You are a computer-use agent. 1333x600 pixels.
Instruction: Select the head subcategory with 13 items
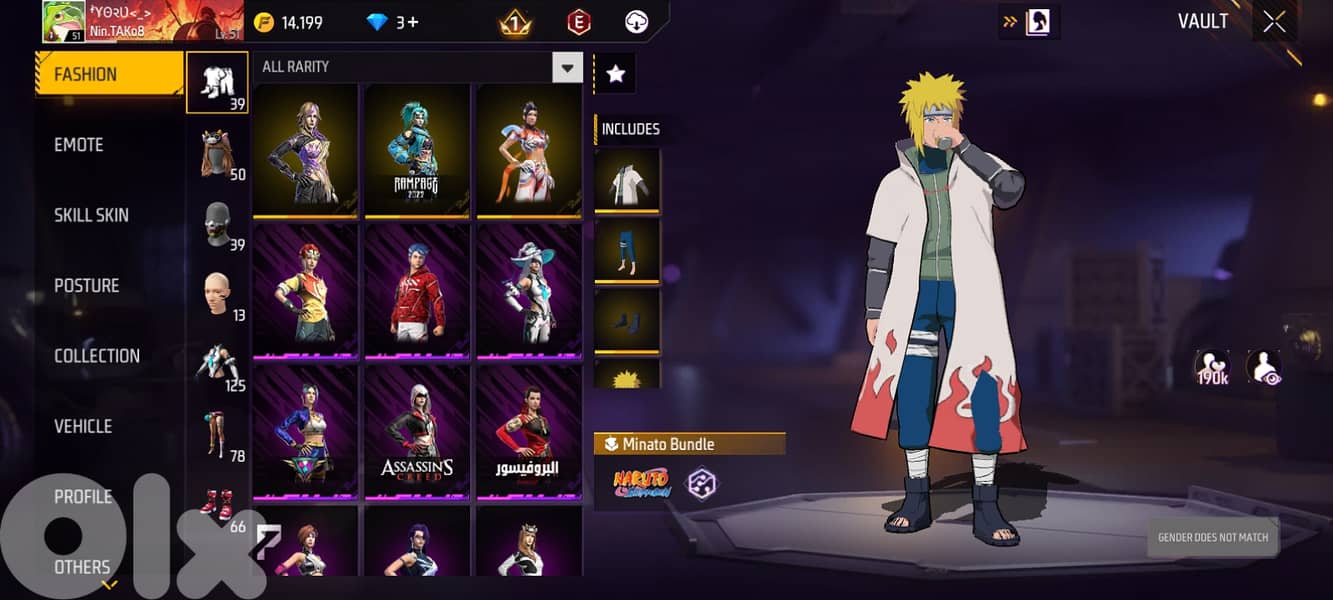(x=218, y=297)
